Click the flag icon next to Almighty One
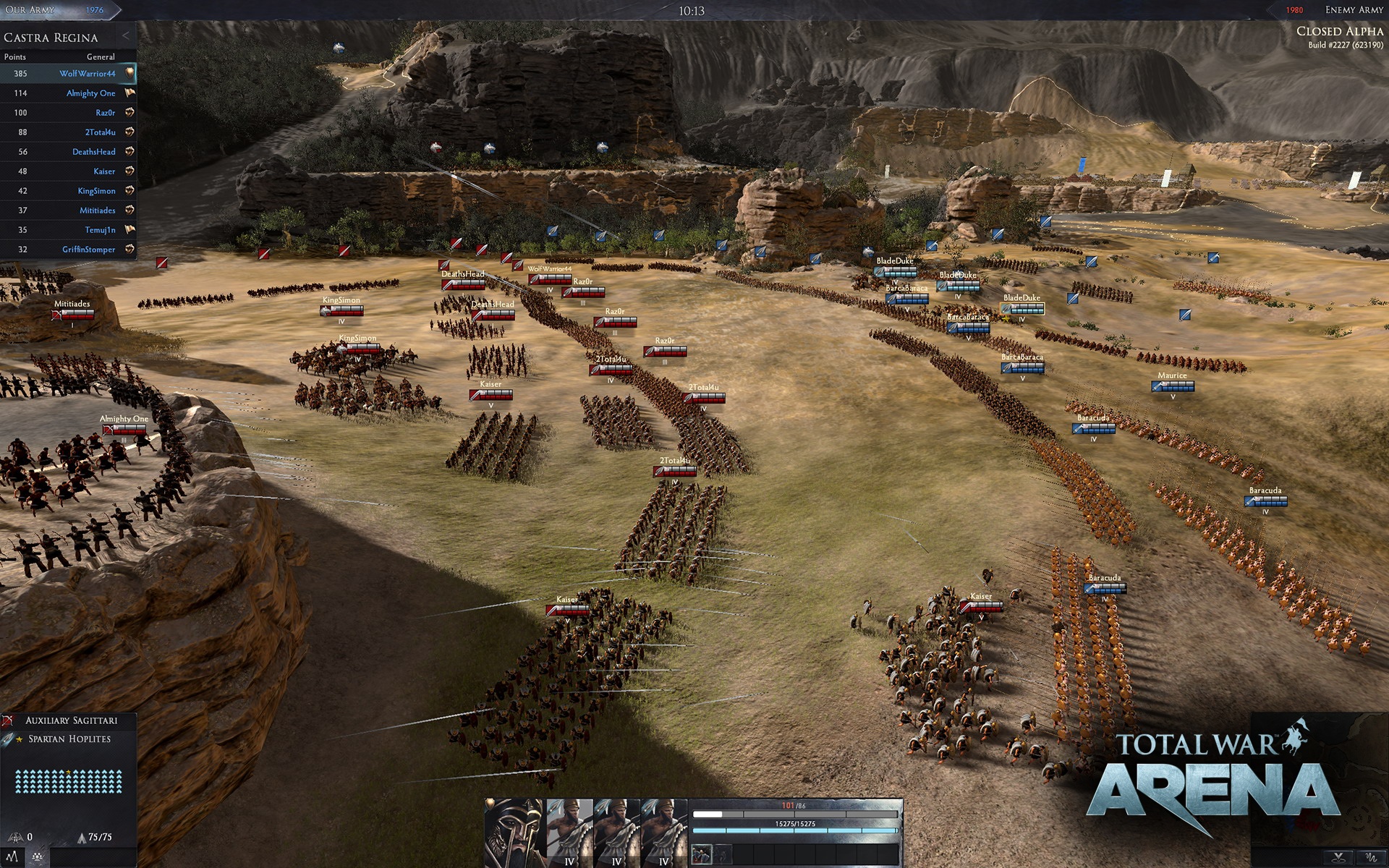The height and width of the screenshot is (868, 1389). [128, 93]
